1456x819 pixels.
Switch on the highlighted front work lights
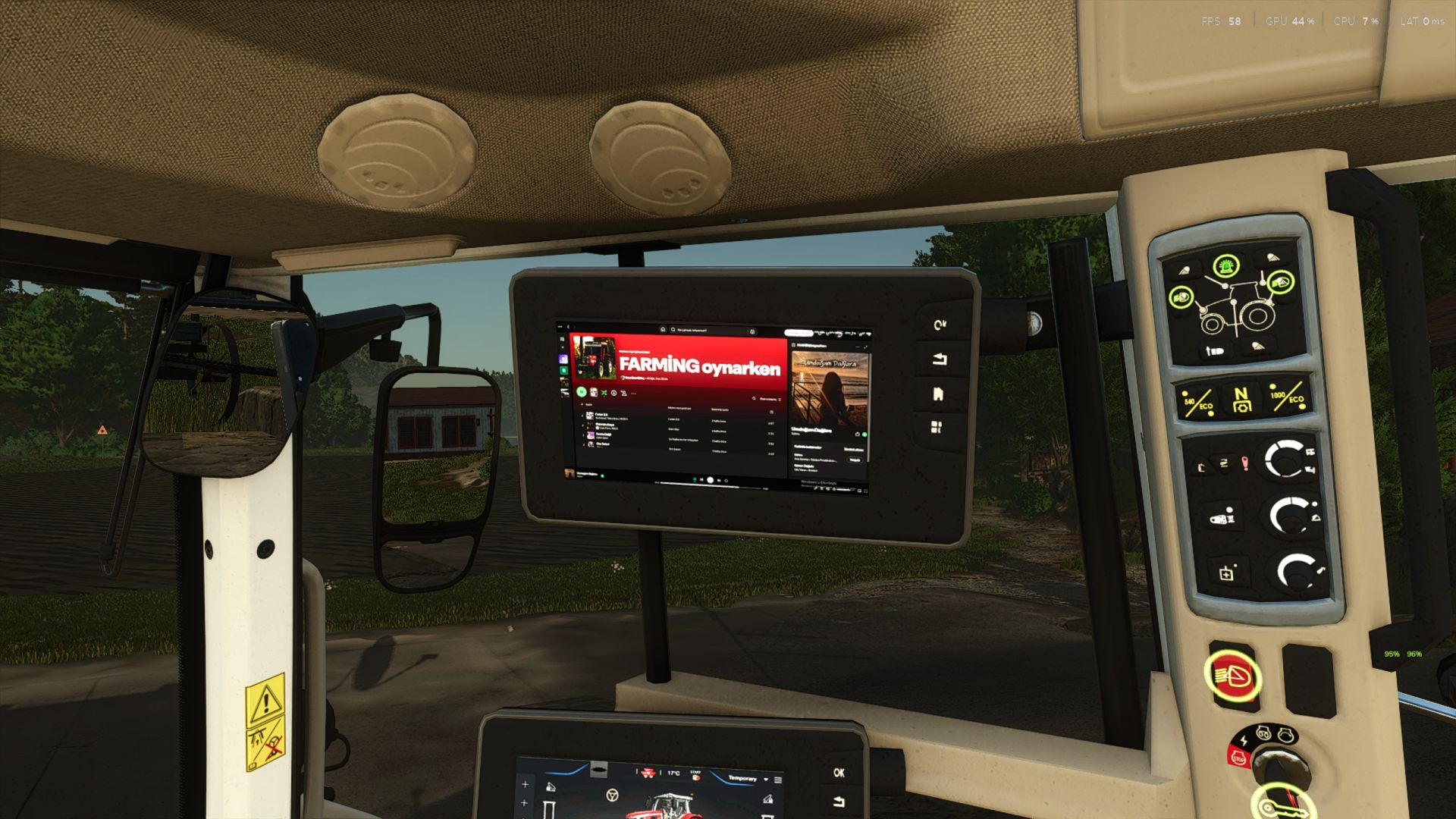tap(1181, 297)
